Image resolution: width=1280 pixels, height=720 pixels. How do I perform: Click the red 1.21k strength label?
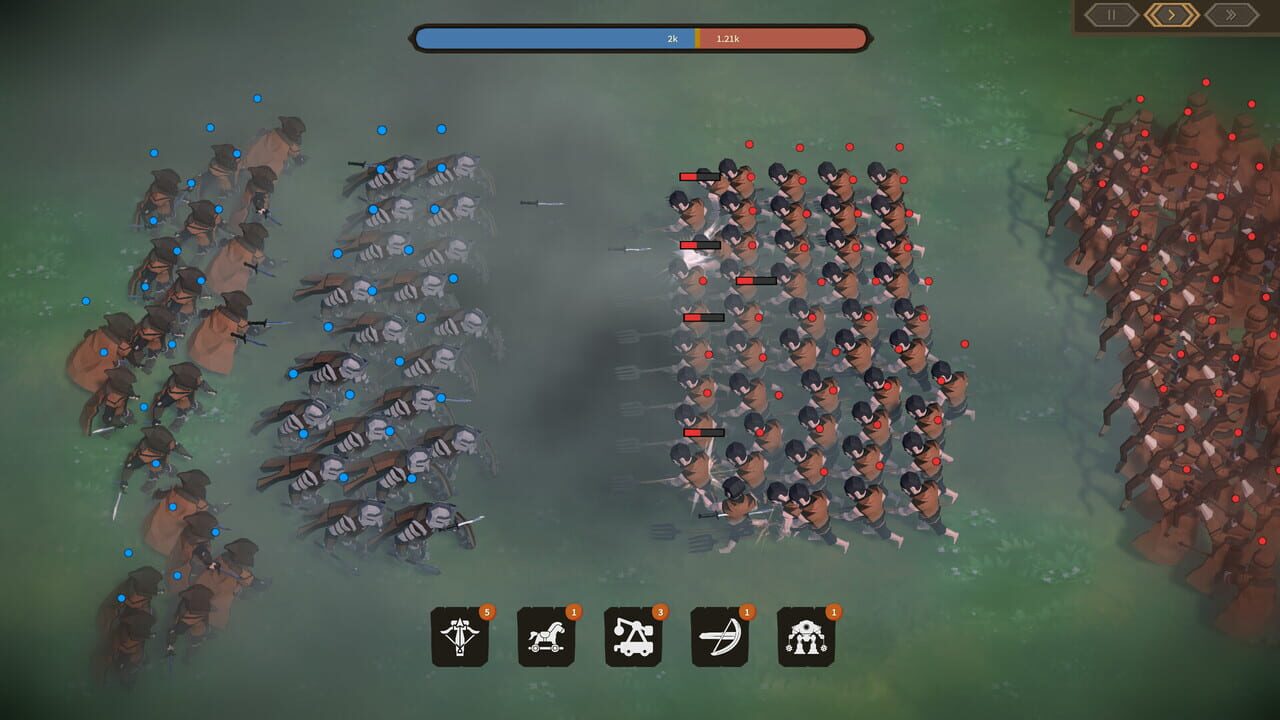[729, 40]
